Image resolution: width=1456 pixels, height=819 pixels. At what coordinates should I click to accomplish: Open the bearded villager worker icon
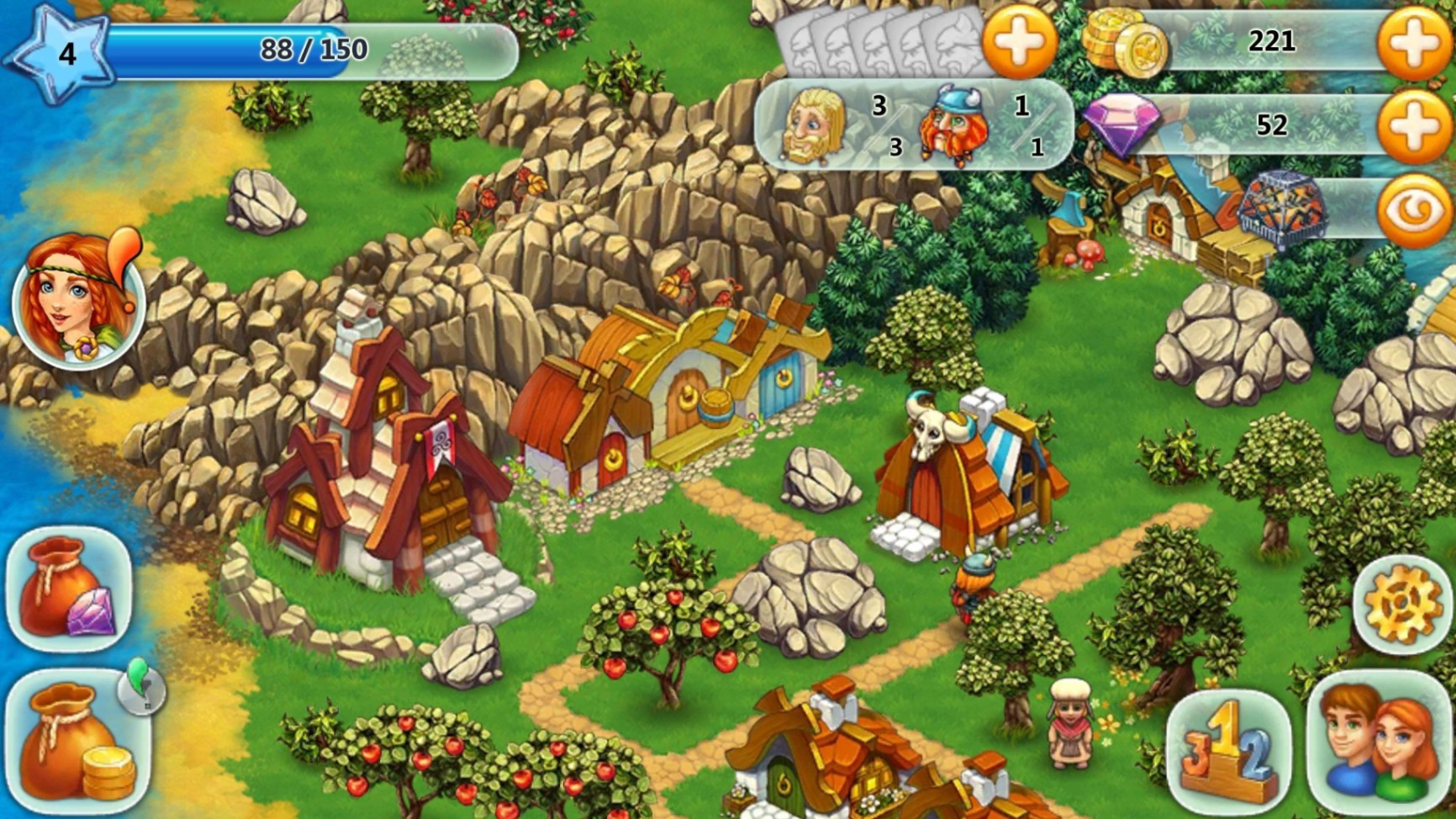pos(813,124)
